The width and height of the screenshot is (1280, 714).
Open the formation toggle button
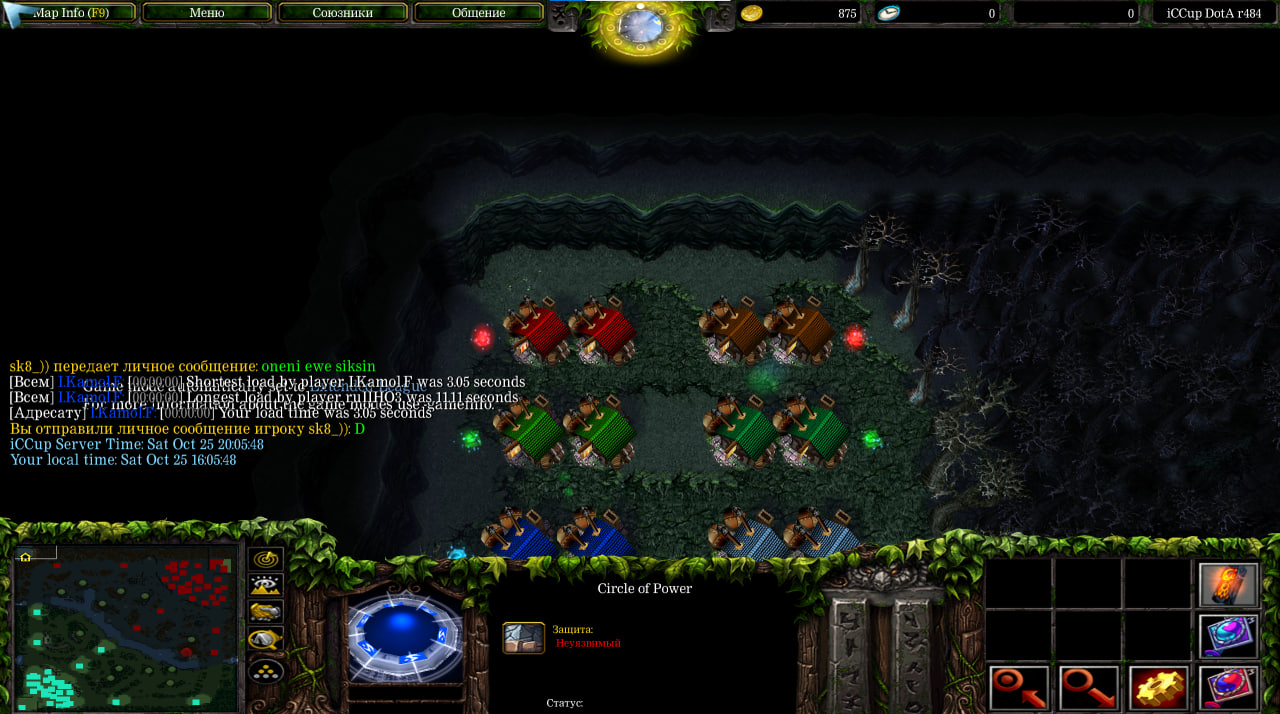point(266,671)
